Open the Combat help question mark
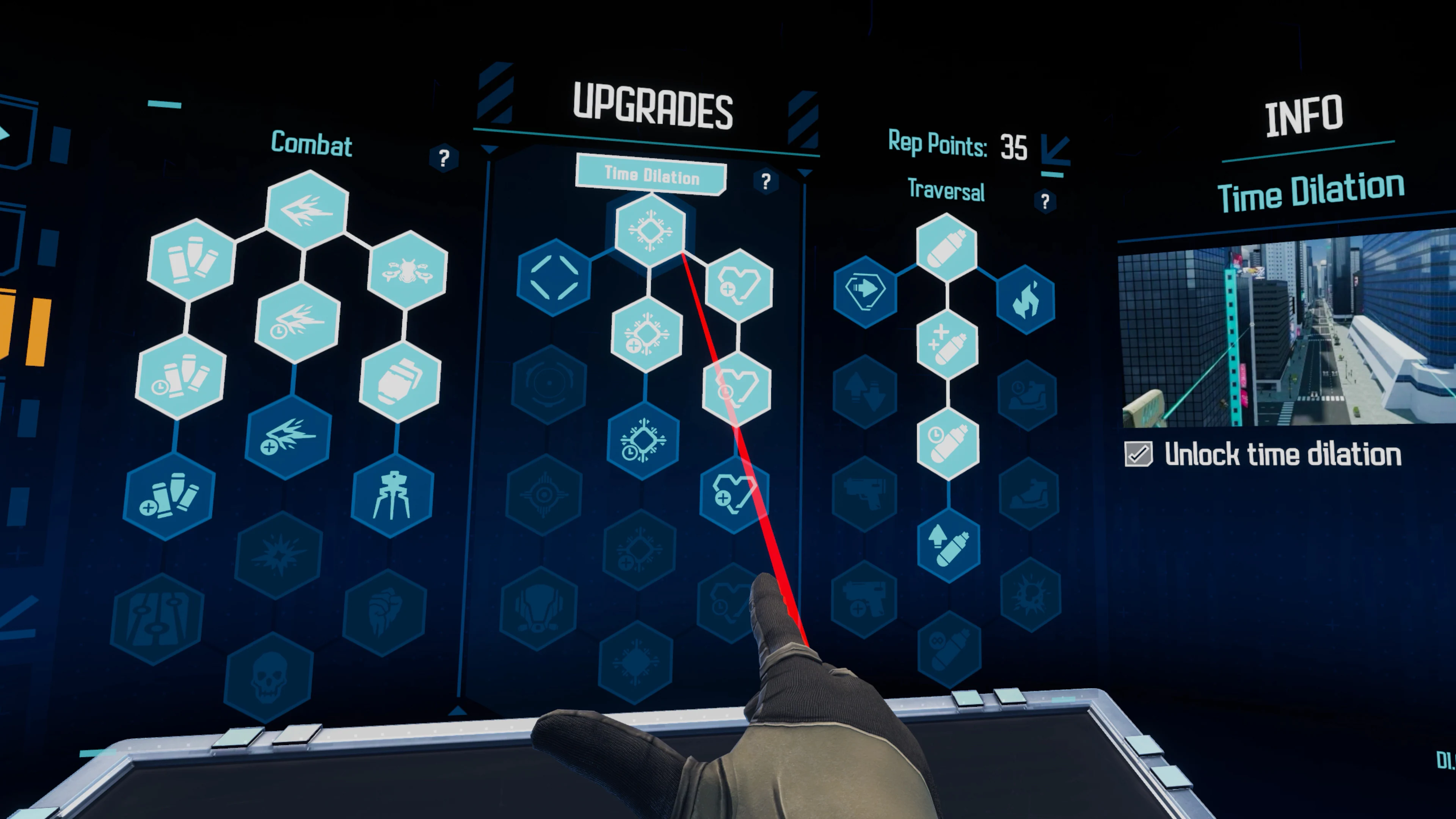 point(444,159)
